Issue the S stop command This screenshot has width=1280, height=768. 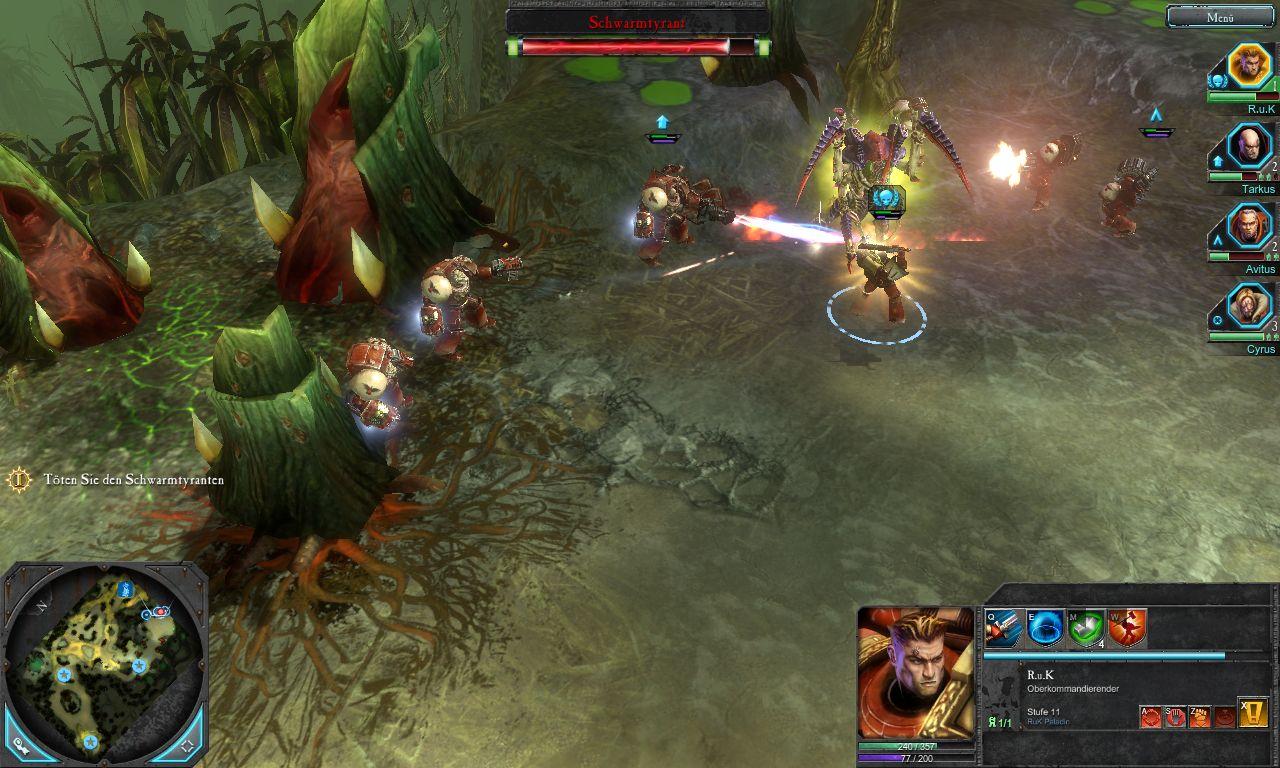tap(1175, 716)
